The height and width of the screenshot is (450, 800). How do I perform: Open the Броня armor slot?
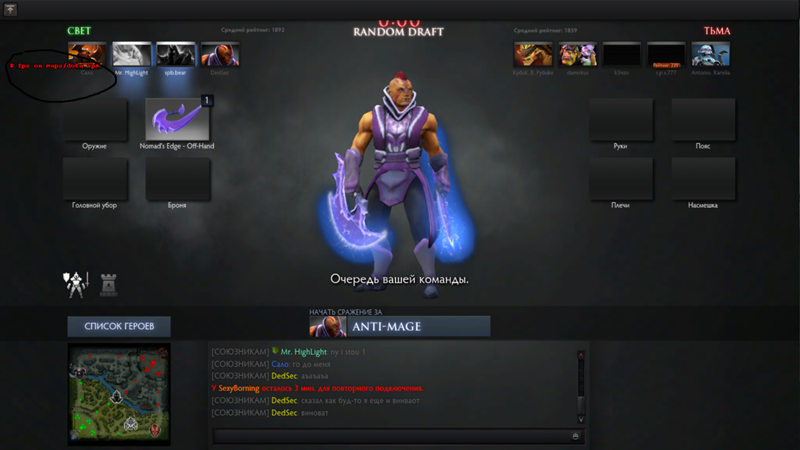click(177, 178)
